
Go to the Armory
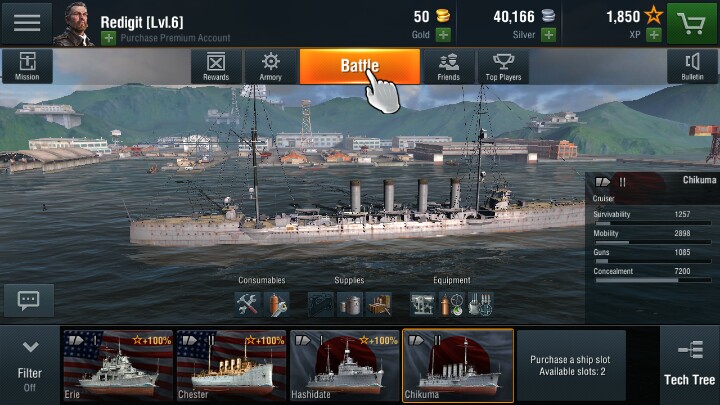tap(270, 66)
